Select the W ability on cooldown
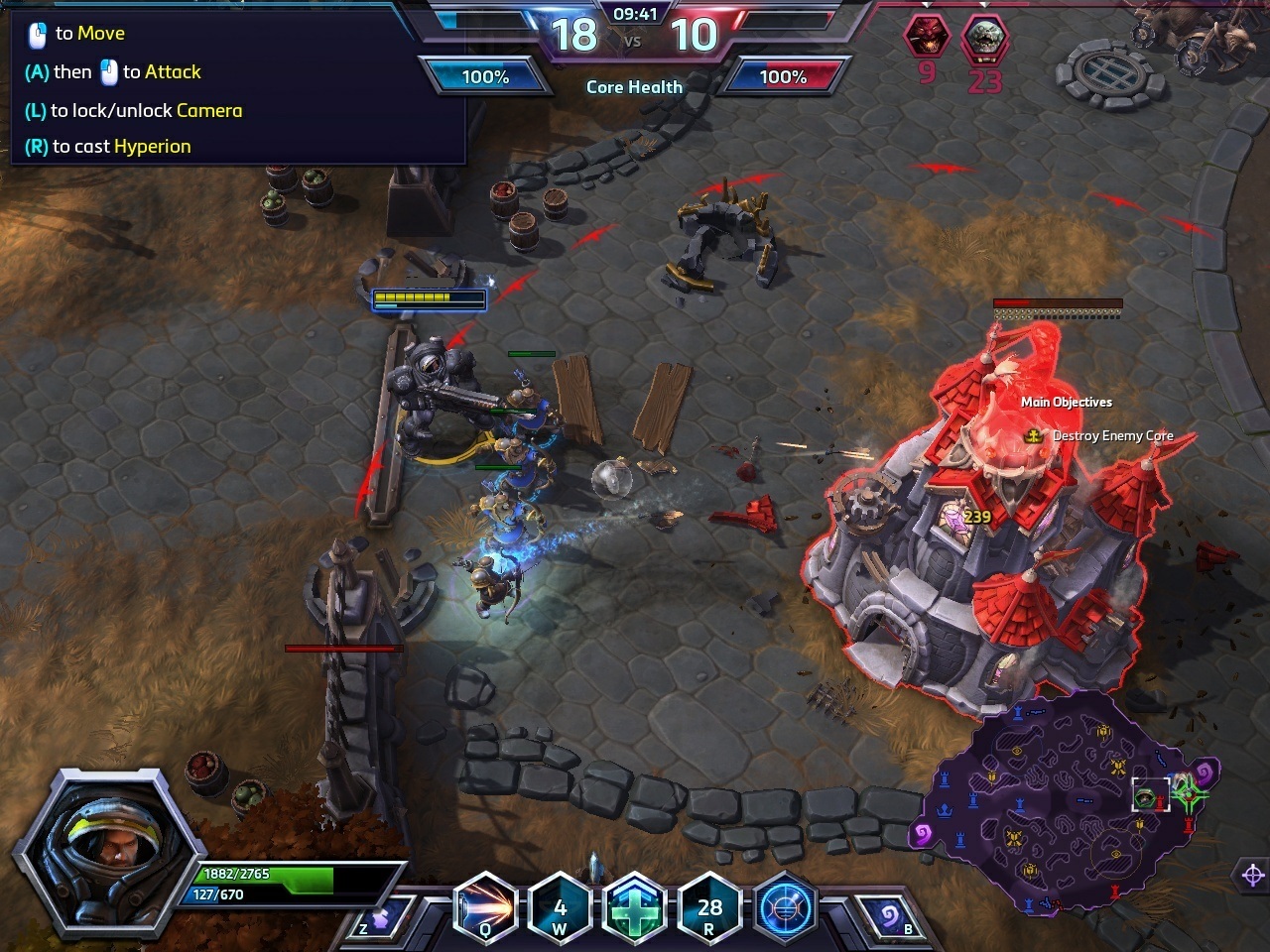The height and width of the screenshot is (952, 1270). [x=560, y=906]
